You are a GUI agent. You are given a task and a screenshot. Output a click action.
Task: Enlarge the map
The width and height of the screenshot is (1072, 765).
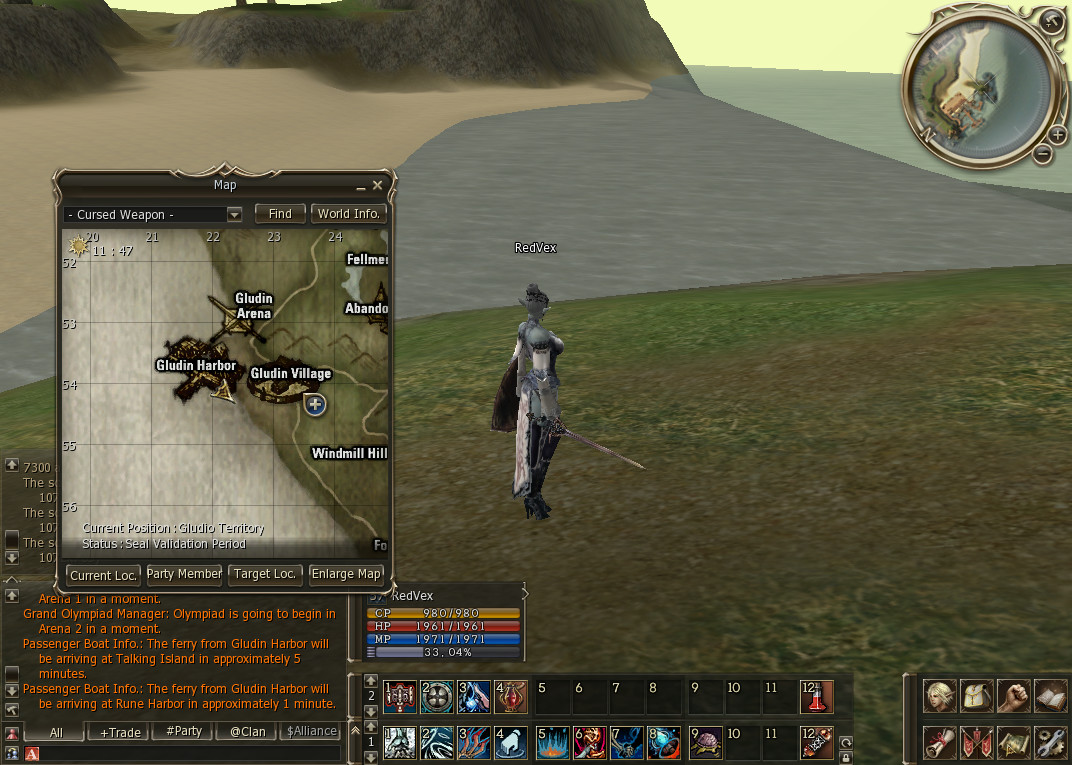(x=346, y=574)
